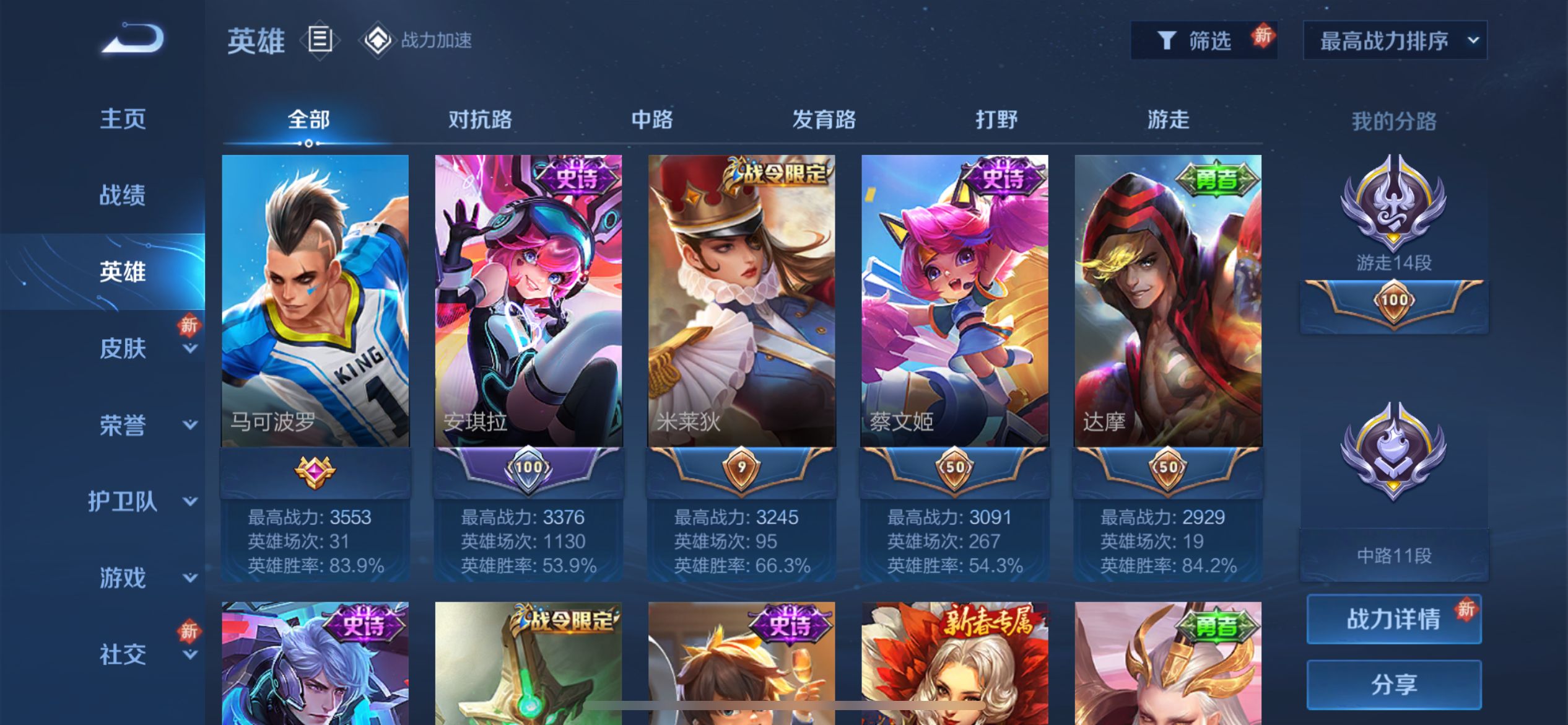Switch to the 中路 tab
The width and height of the screenshot is (1568, 725).
[651, 120]
